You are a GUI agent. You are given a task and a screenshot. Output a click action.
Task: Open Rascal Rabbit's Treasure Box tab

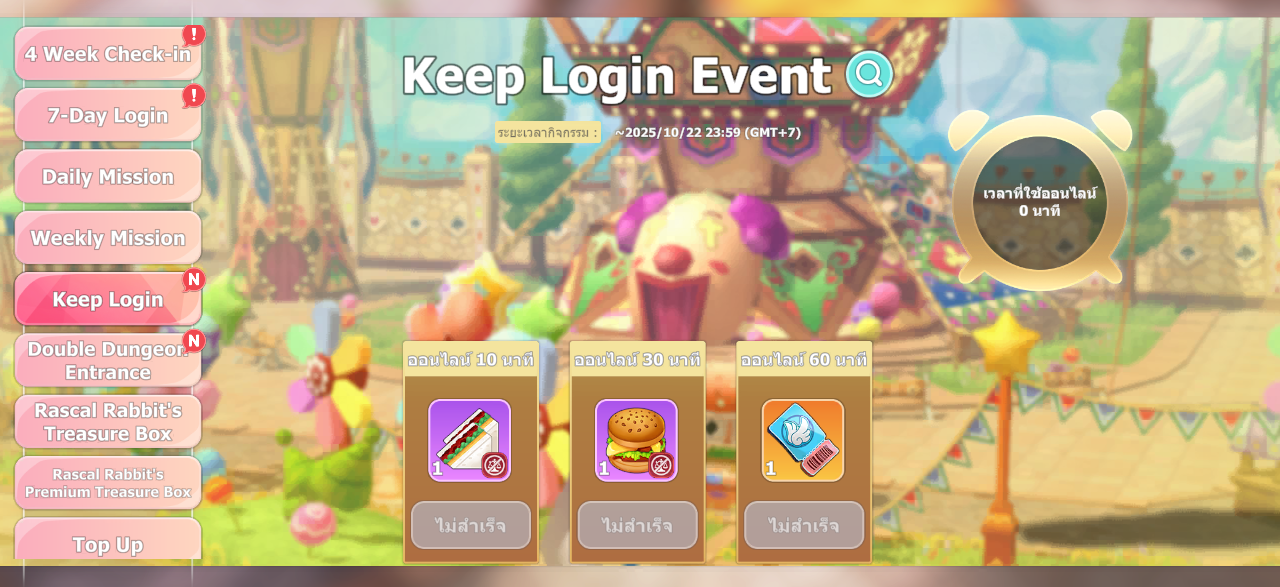pos(108,422)
